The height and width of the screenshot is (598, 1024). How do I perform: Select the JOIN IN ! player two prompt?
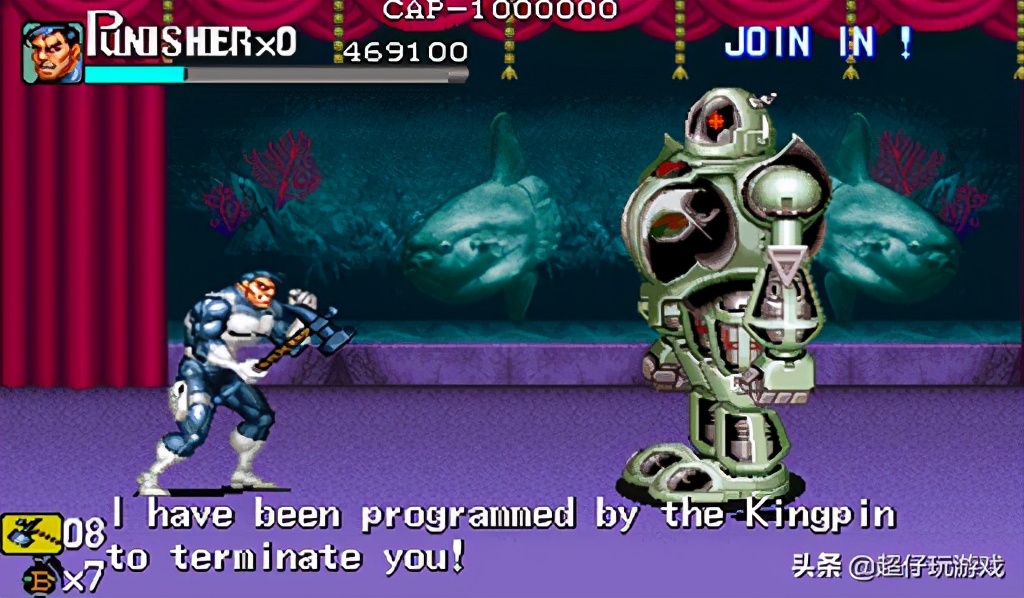point(818,42)
